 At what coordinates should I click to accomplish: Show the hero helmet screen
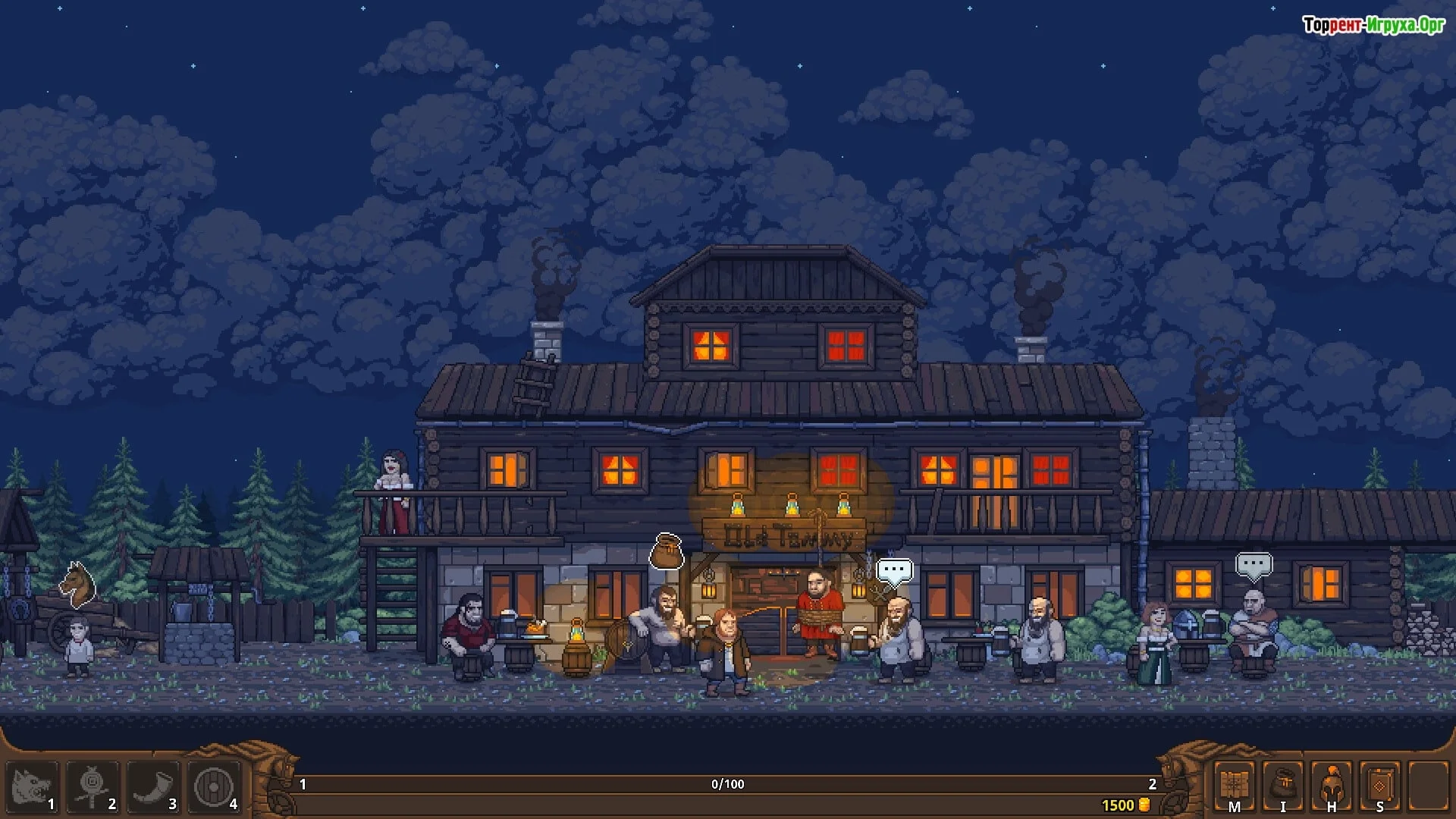(x=1332, y=786)
